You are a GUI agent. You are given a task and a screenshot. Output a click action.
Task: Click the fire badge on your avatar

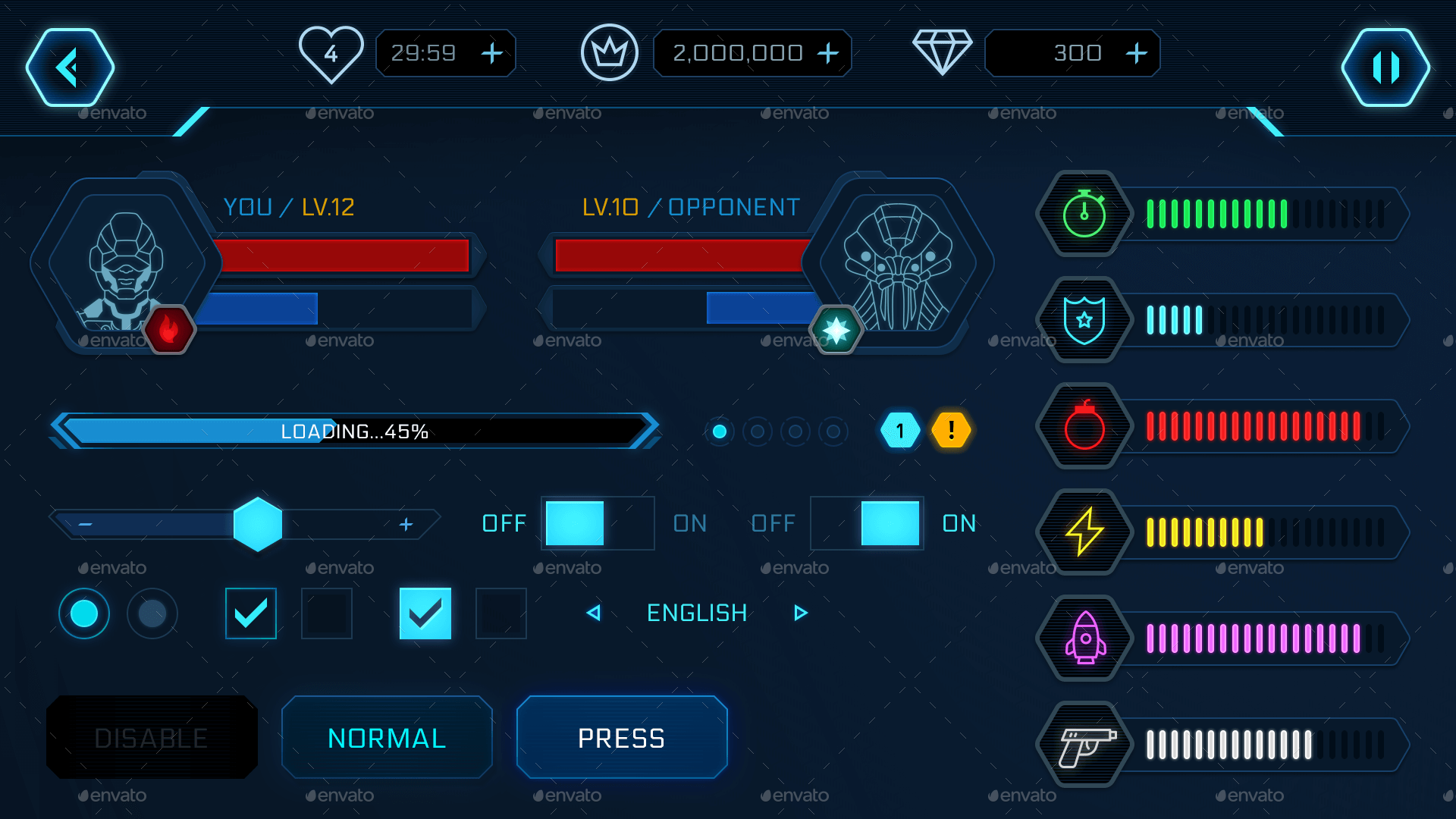point(168,329)
